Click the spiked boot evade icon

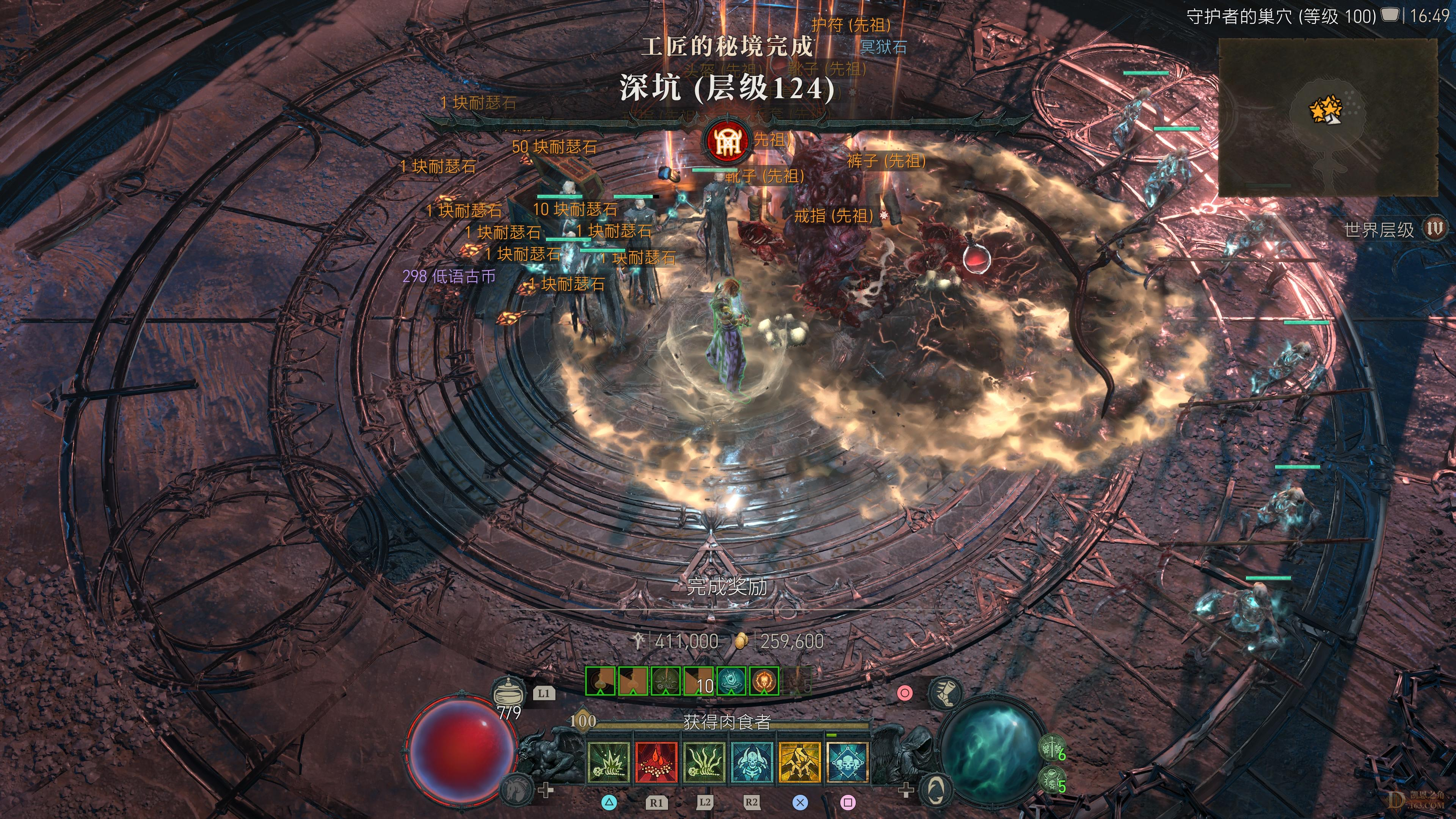(x=946, y=693)
